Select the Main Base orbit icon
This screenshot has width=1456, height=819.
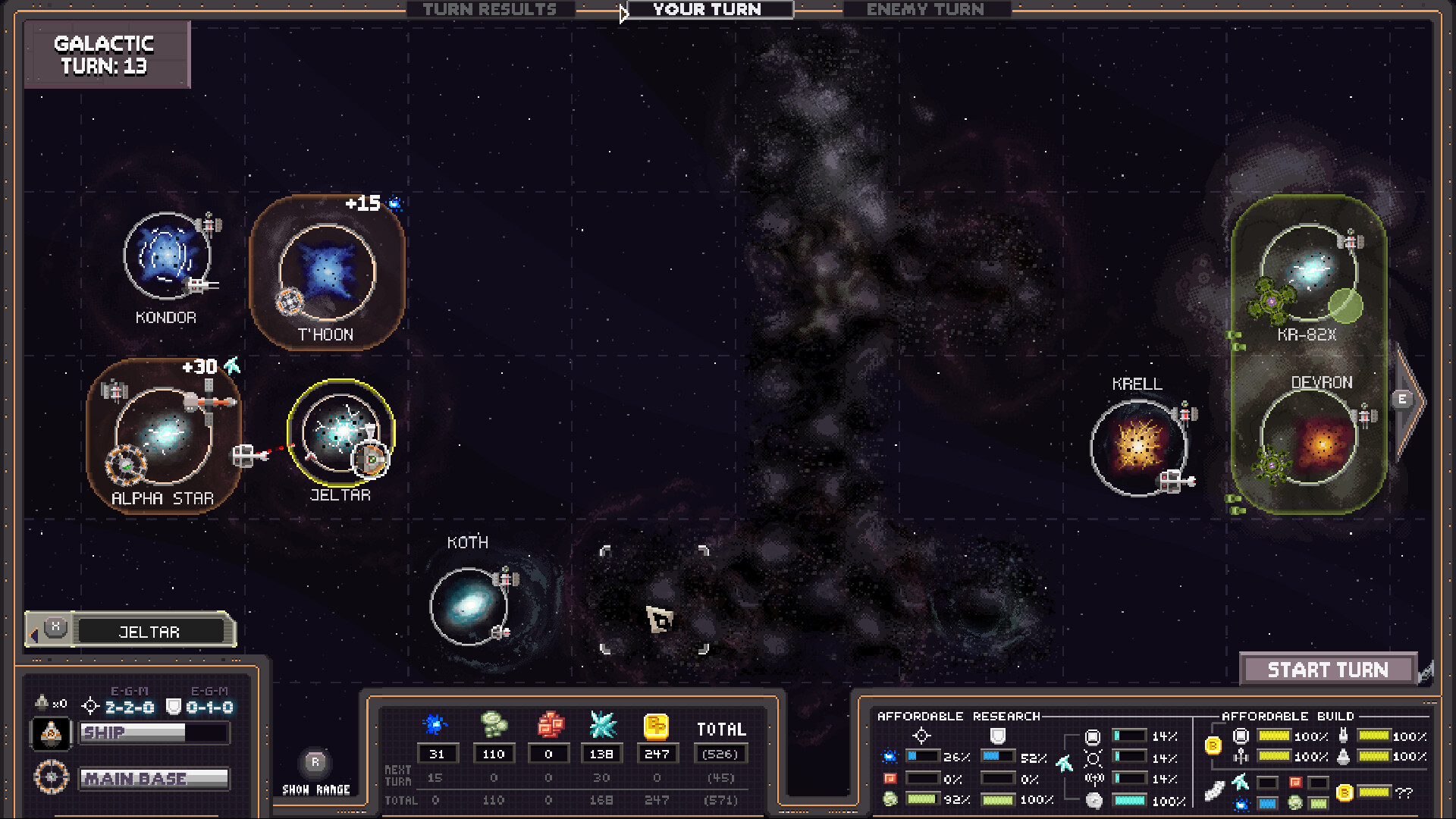pyautogui.click(x=51, y=777)
